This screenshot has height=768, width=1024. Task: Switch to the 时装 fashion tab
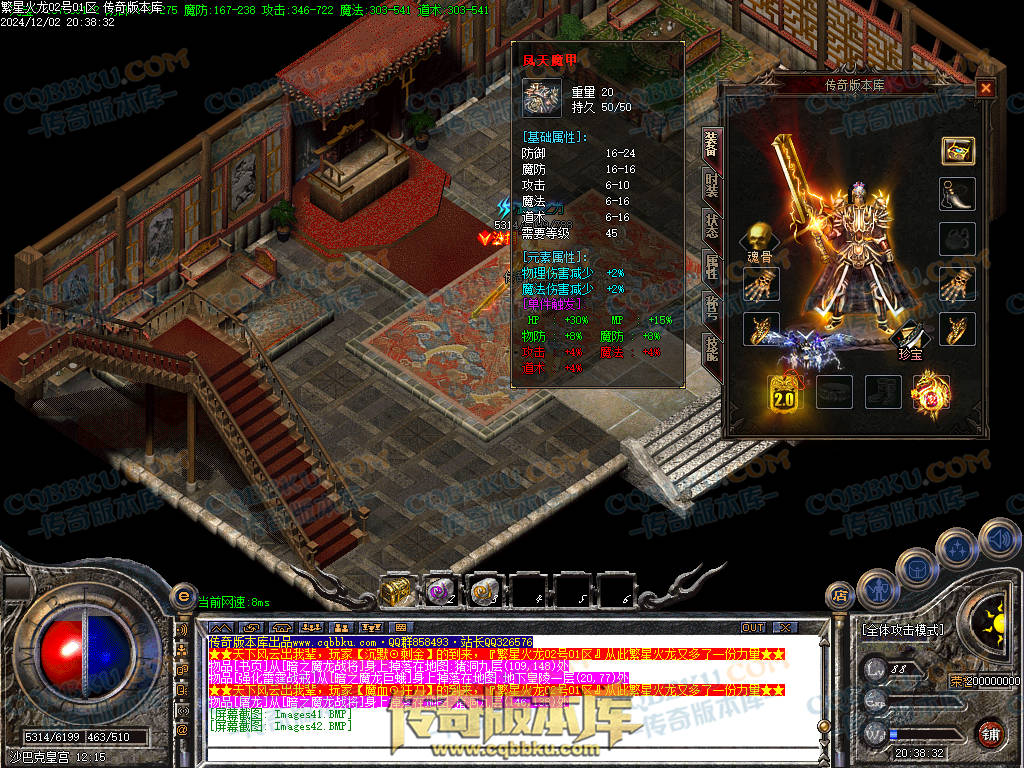click(711, 184)
